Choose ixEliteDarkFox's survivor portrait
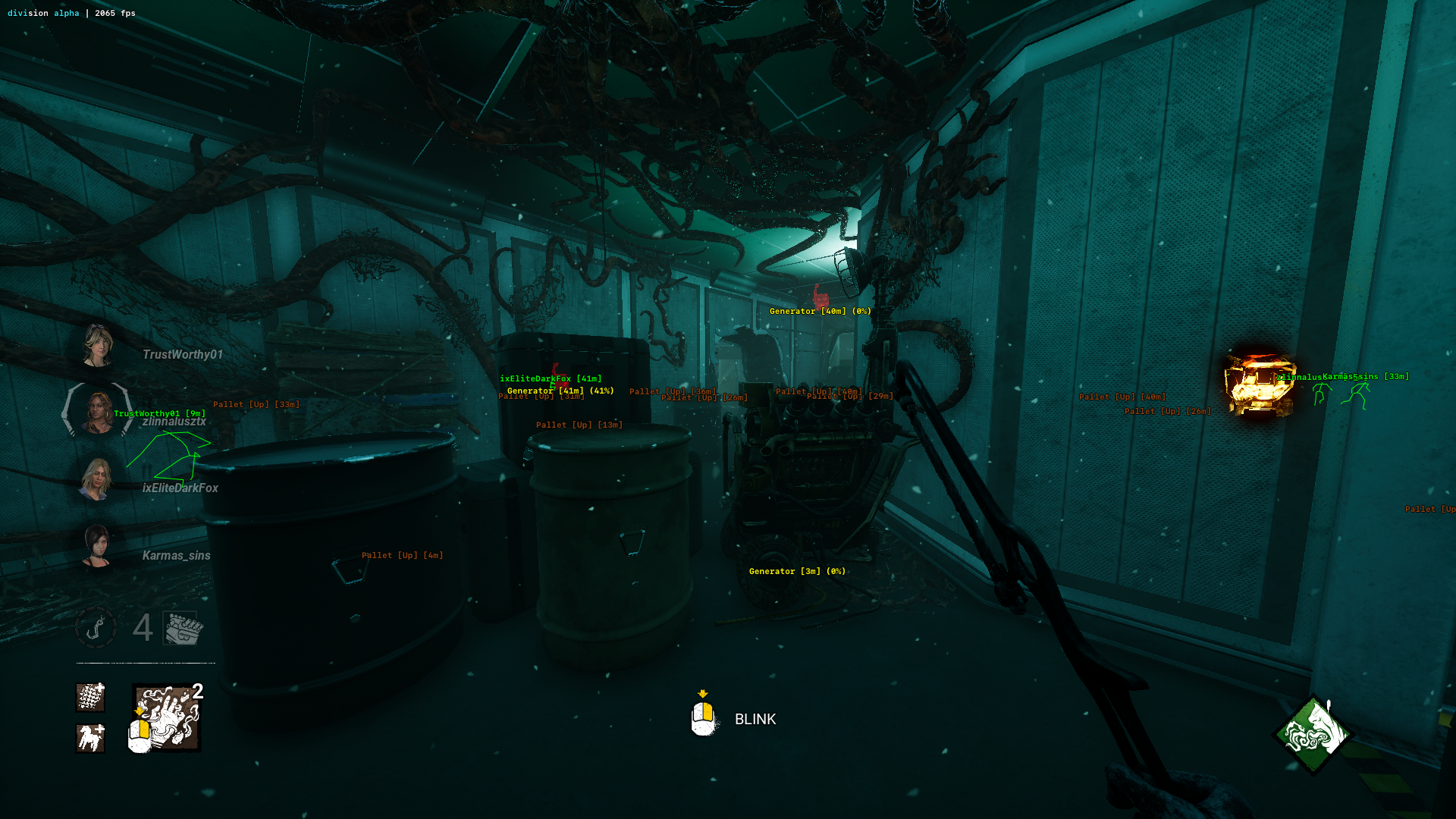 point(96,479)
